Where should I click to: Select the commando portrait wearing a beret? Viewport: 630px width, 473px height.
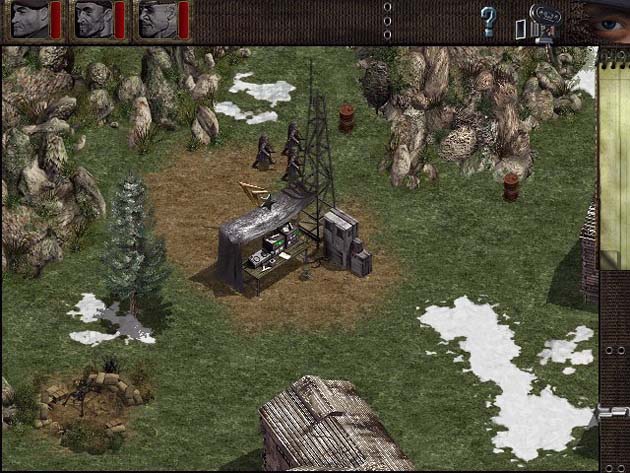point(29,20)
